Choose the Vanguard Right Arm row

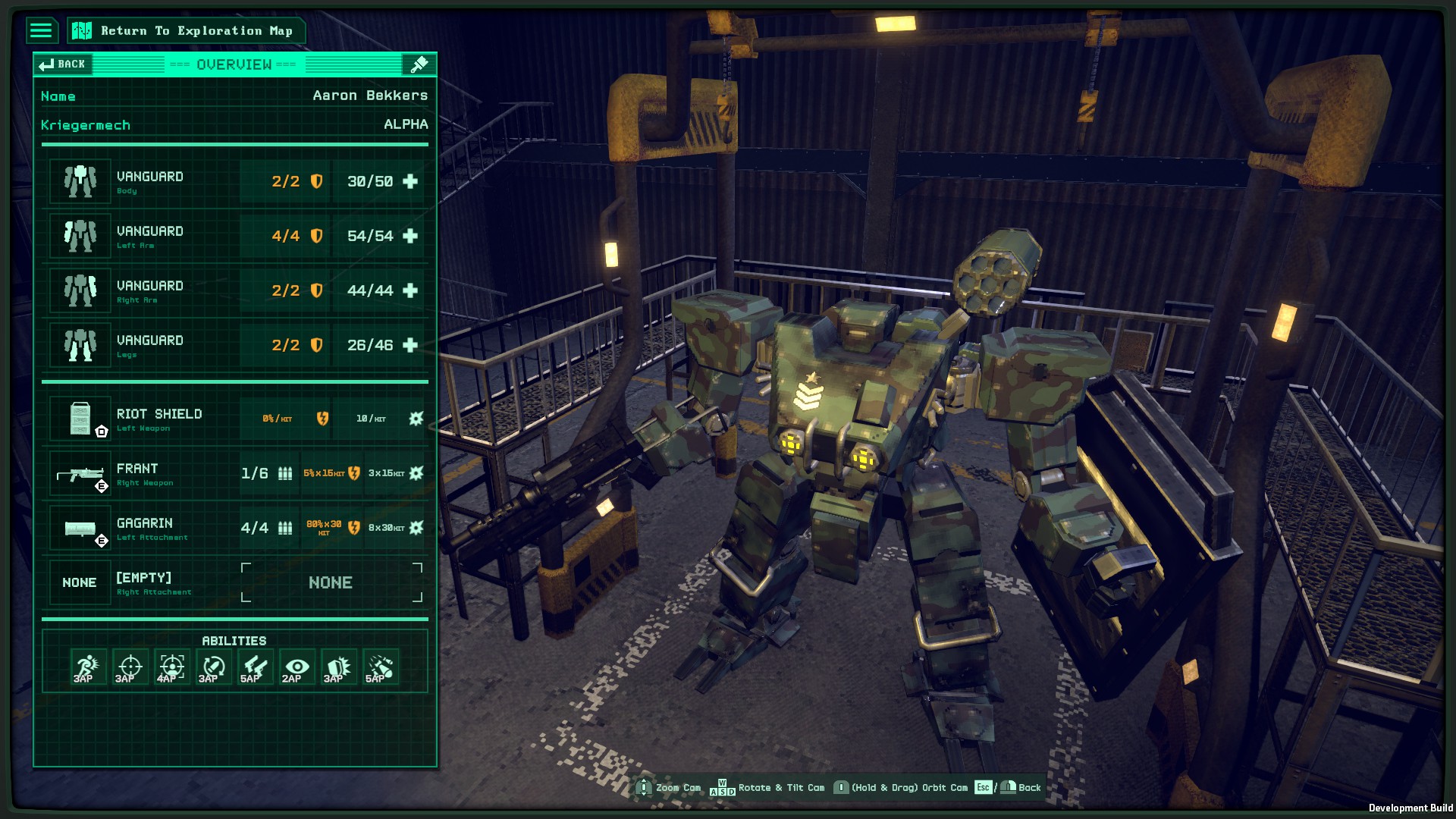click(235, 290)
